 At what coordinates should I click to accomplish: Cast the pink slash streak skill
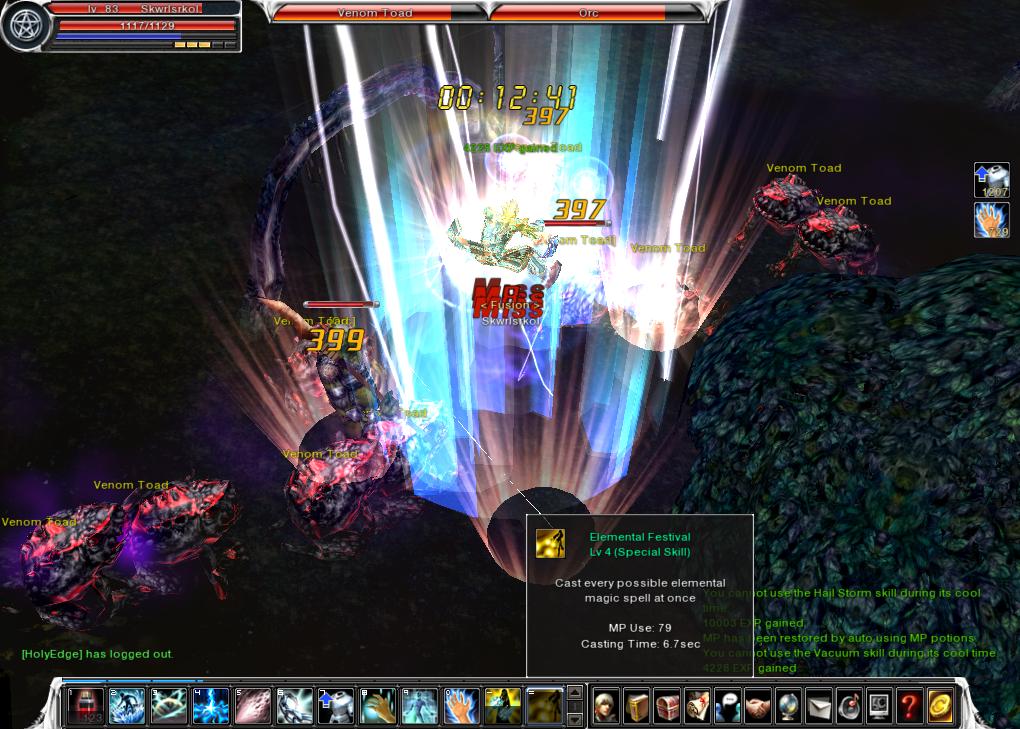(x=252, y=706)
